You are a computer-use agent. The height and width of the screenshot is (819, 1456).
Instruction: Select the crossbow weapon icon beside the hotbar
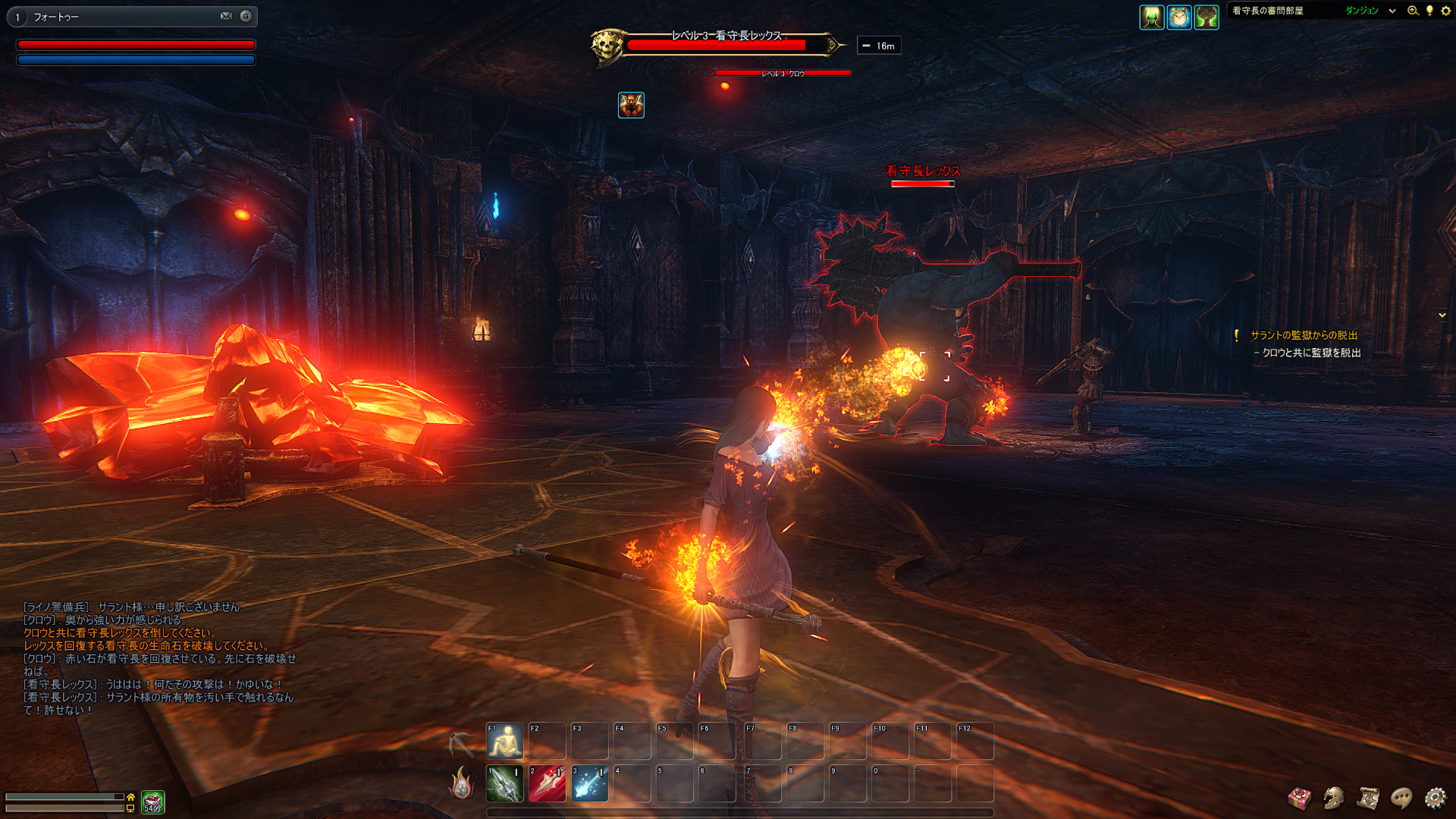[461, 744]
